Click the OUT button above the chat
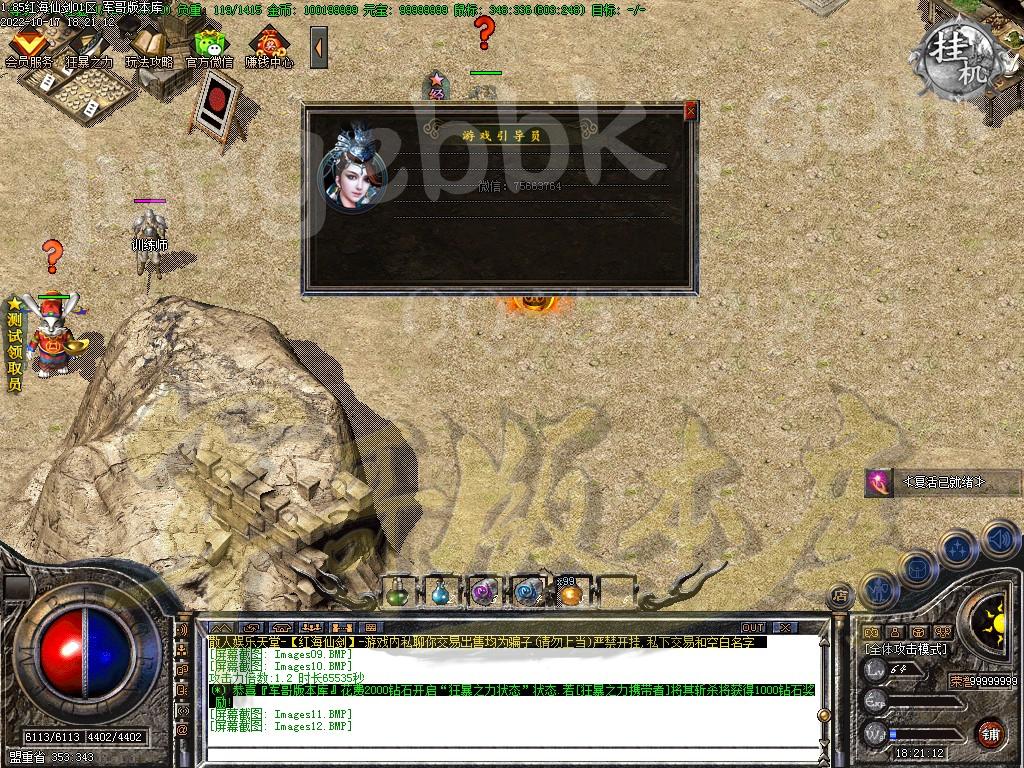 tap(753, 627)
